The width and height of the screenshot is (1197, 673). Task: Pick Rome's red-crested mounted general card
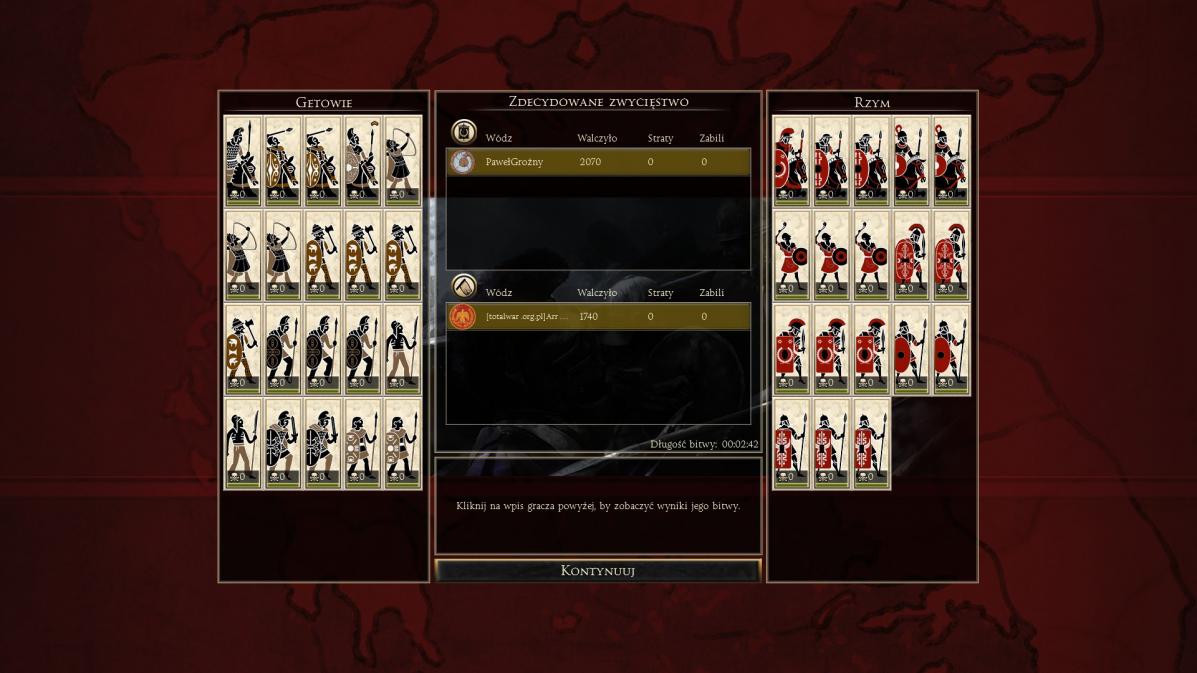[791, 162]
